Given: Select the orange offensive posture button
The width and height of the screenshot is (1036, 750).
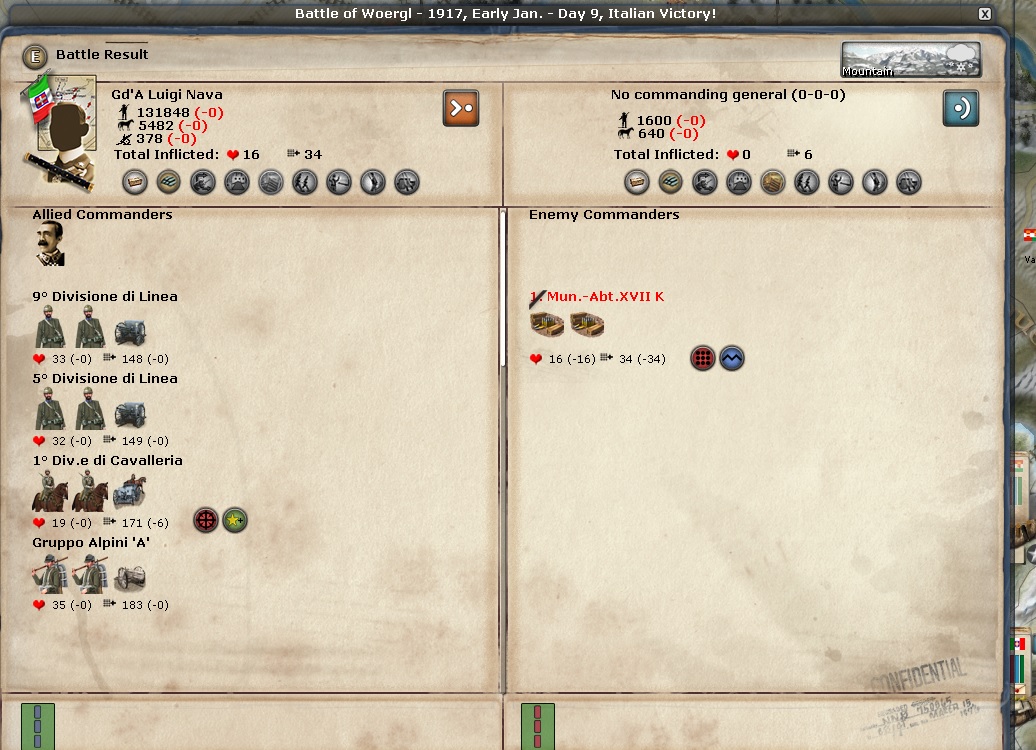Looking at the screenshot, I should click(461, 108).
